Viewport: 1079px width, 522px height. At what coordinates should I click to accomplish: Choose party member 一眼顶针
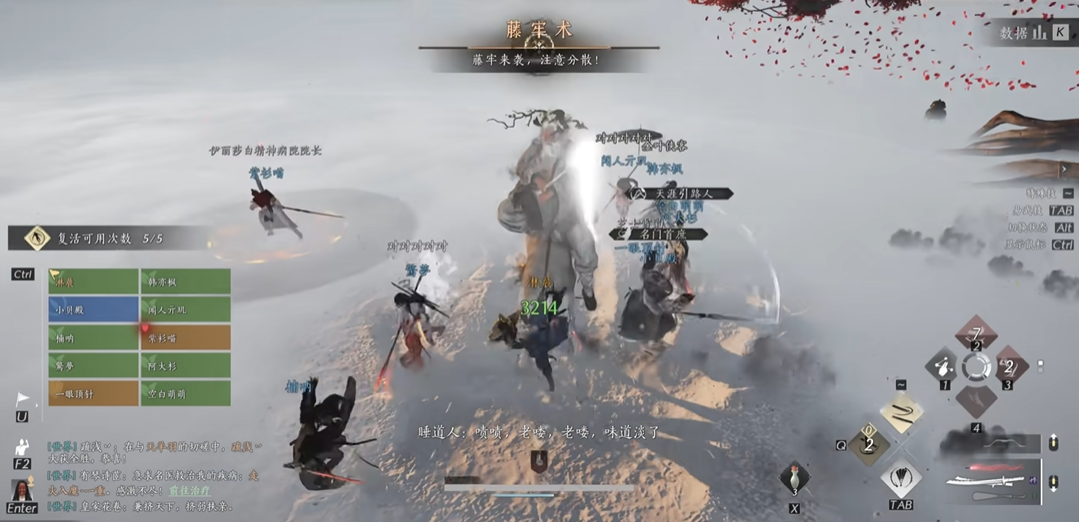coord(93,394)
